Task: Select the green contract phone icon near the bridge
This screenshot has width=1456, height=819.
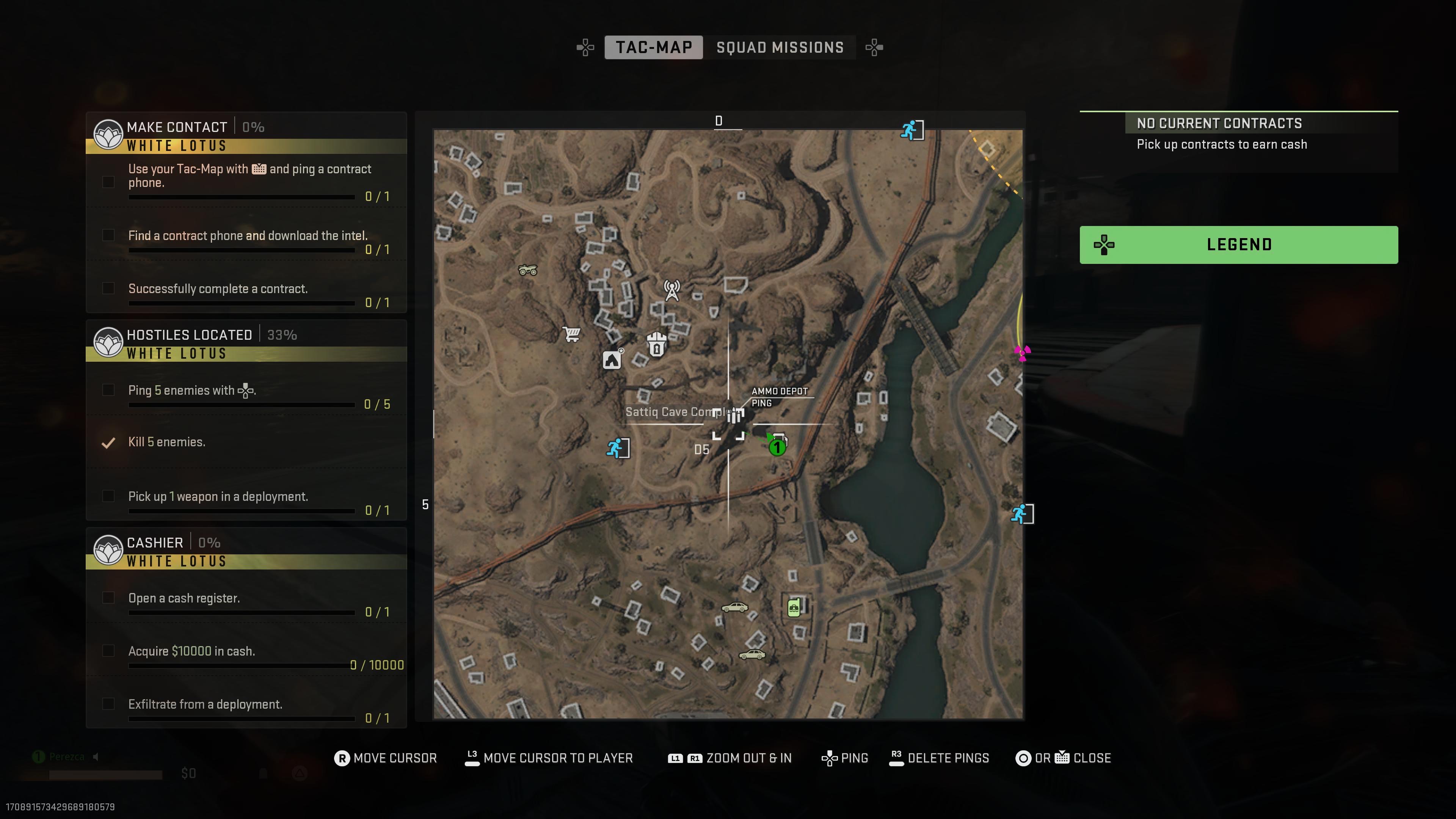Action: (x=794, y=607)
